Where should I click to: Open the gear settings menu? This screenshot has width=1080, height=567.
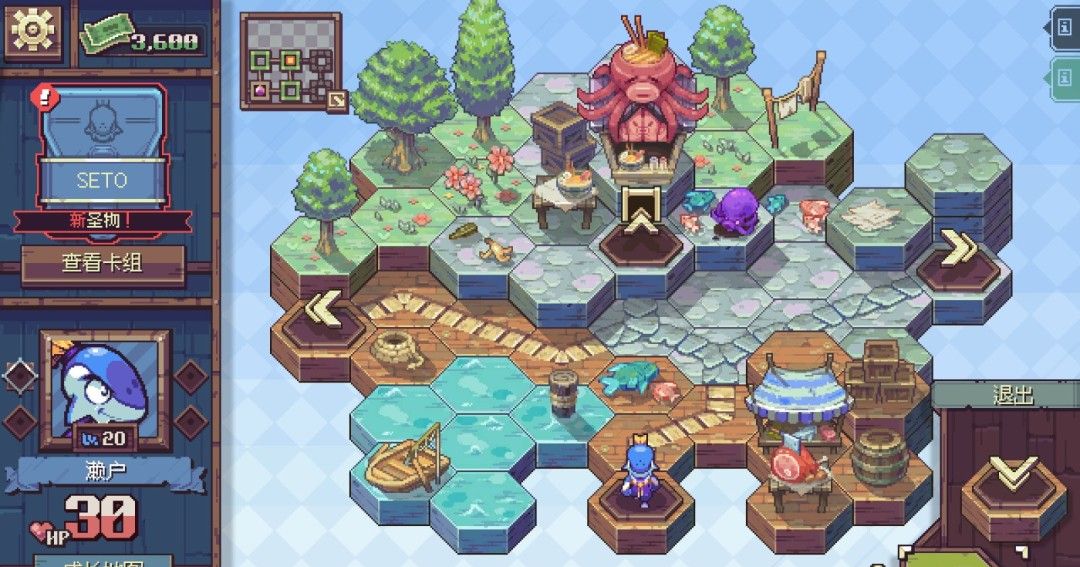pyautogui.click(x=33, y=33)
